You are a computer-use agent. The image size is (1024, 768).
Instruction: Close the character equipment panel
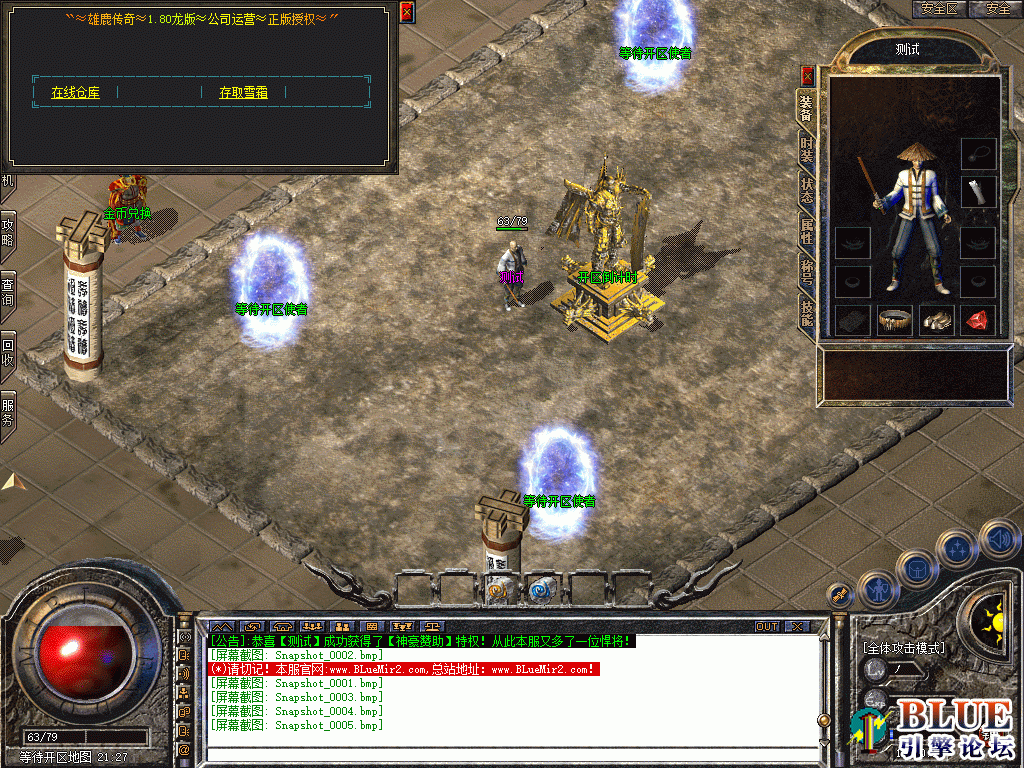point(808,75)
